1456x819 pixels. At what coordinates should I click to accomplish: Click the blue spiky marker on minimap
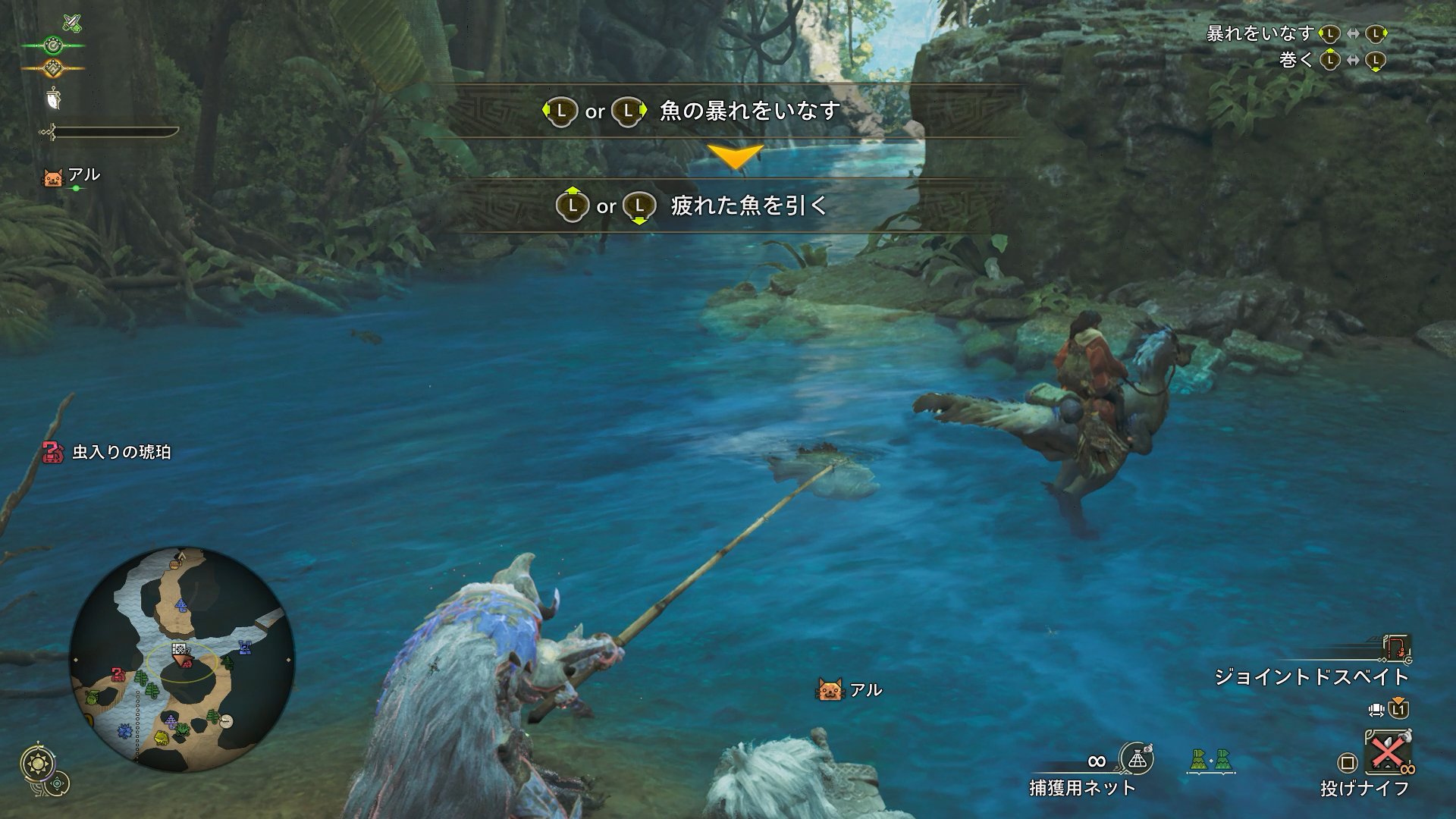click(125, 732)
